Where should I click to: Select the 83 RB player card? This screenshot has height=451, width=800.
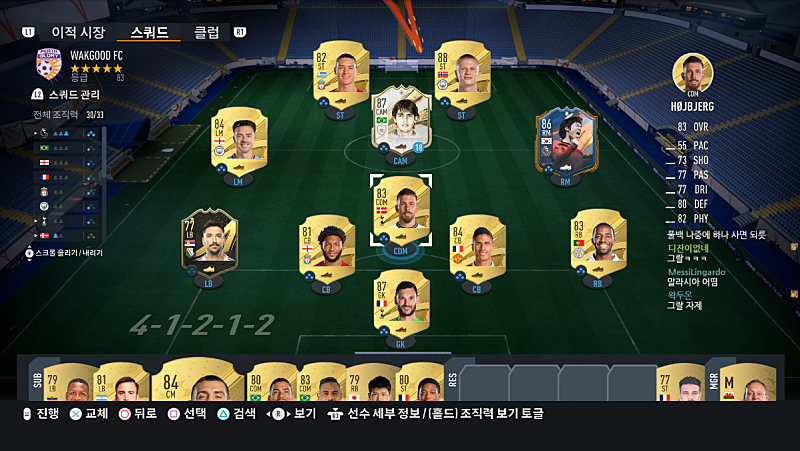597,245
